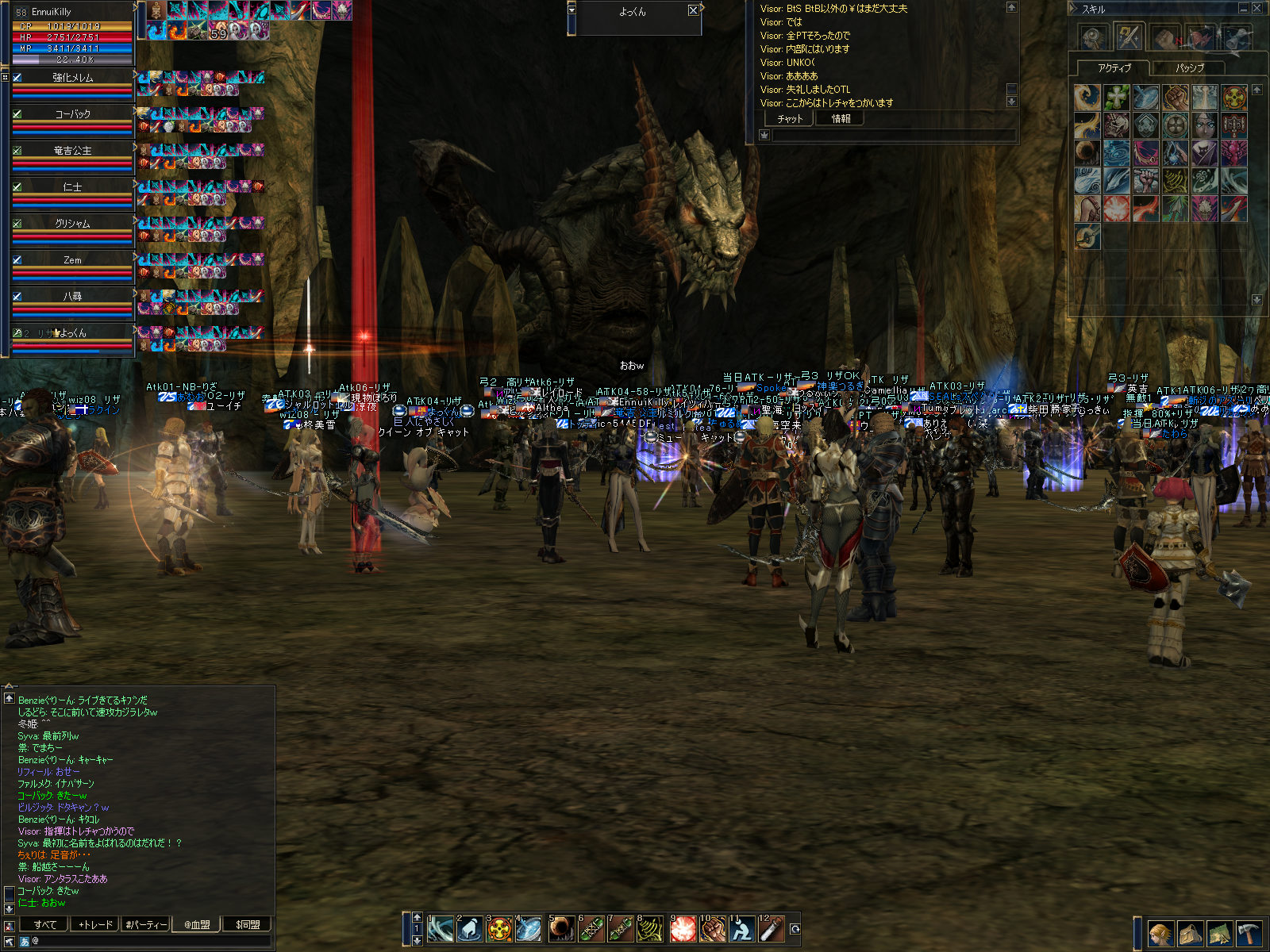Open the すべて chat tab
Screen dimensions: 1270x952
pyautogui.click(x=45, y=924)
